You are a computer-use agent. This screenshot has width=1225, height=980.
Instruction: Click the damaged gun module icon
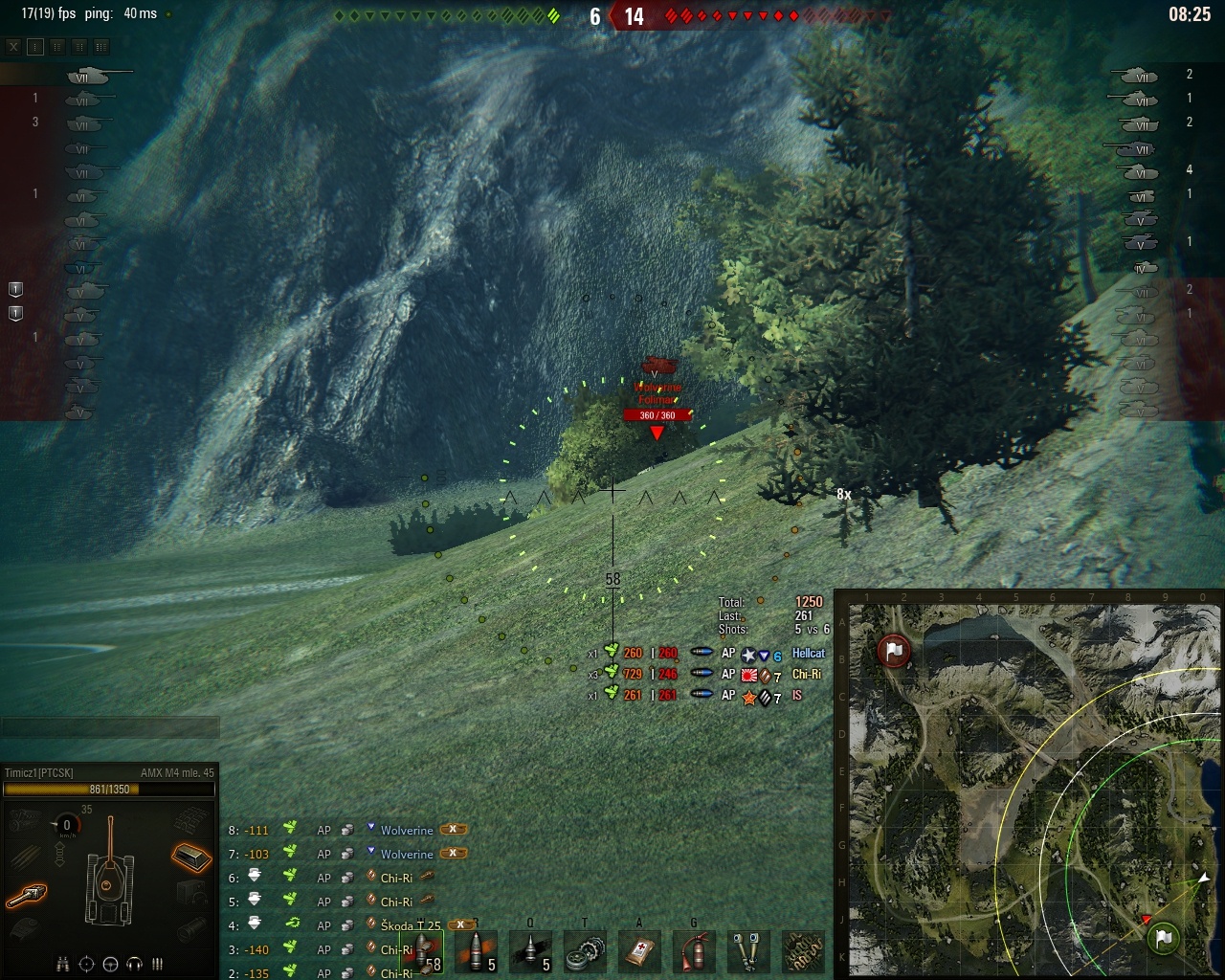point(27,896)
